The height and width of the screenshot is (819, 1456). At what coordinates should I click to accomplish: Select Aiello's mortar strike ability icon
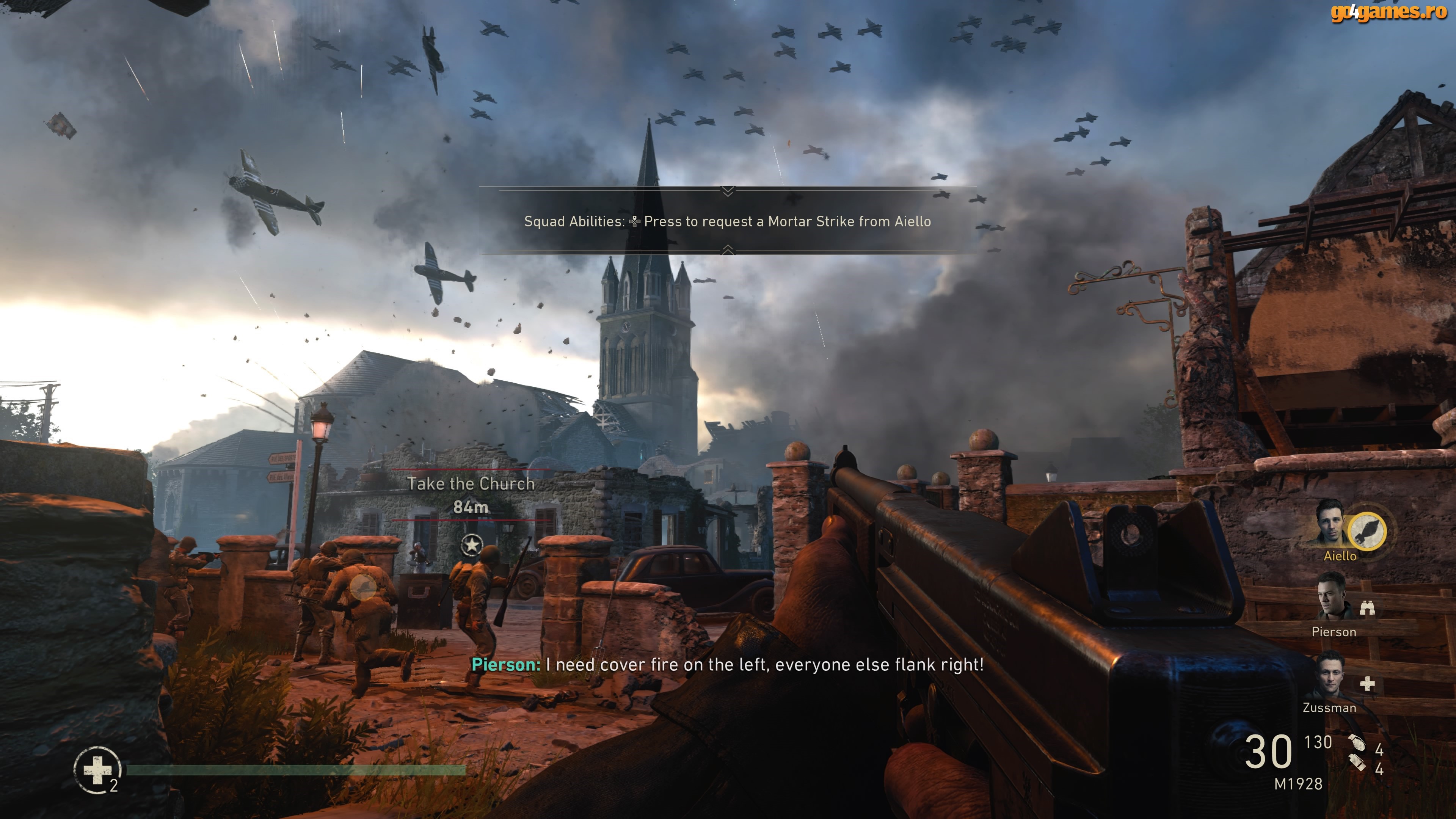tap(1367, 531)
